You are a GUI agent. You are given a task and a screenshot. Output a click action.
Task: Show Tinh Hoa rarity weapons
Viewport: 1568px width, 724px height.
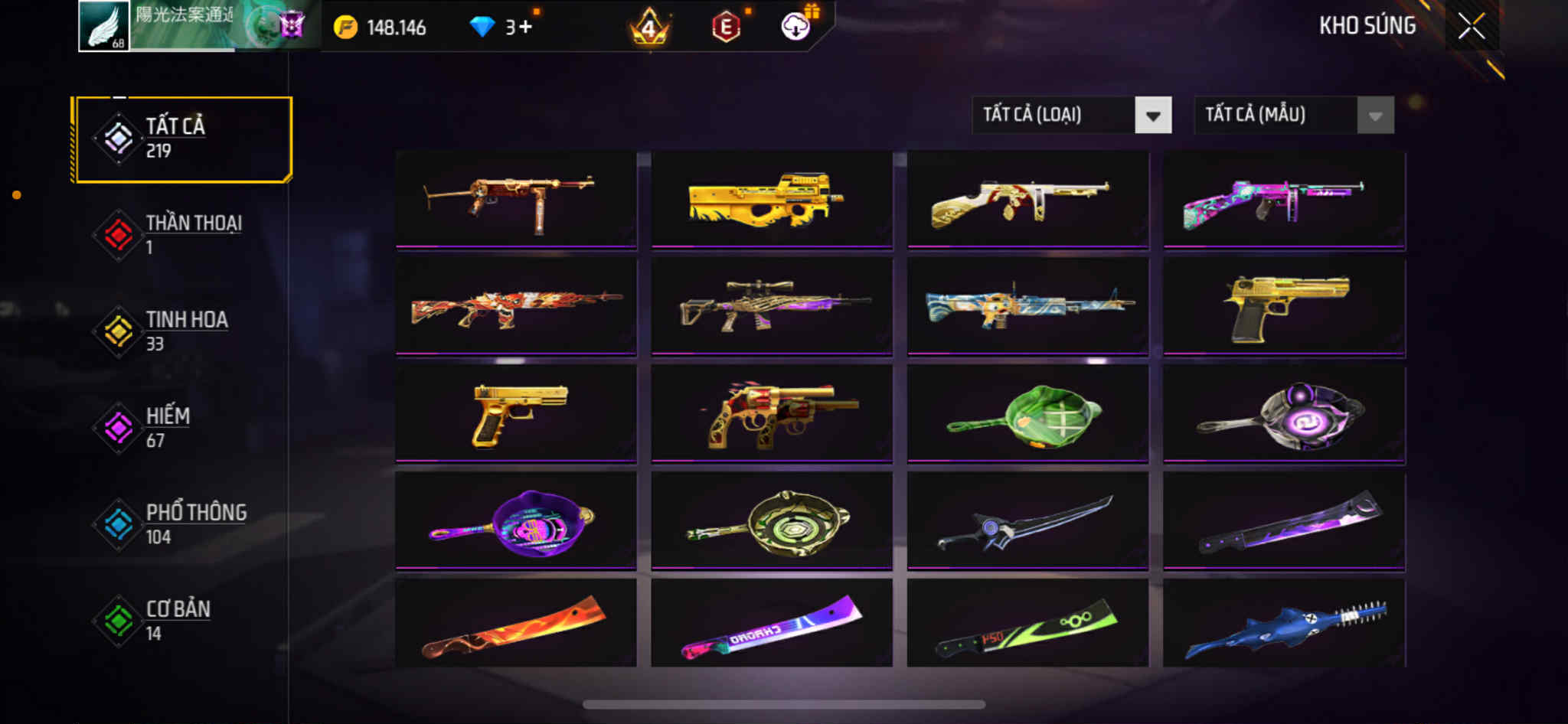pos(182,331)
